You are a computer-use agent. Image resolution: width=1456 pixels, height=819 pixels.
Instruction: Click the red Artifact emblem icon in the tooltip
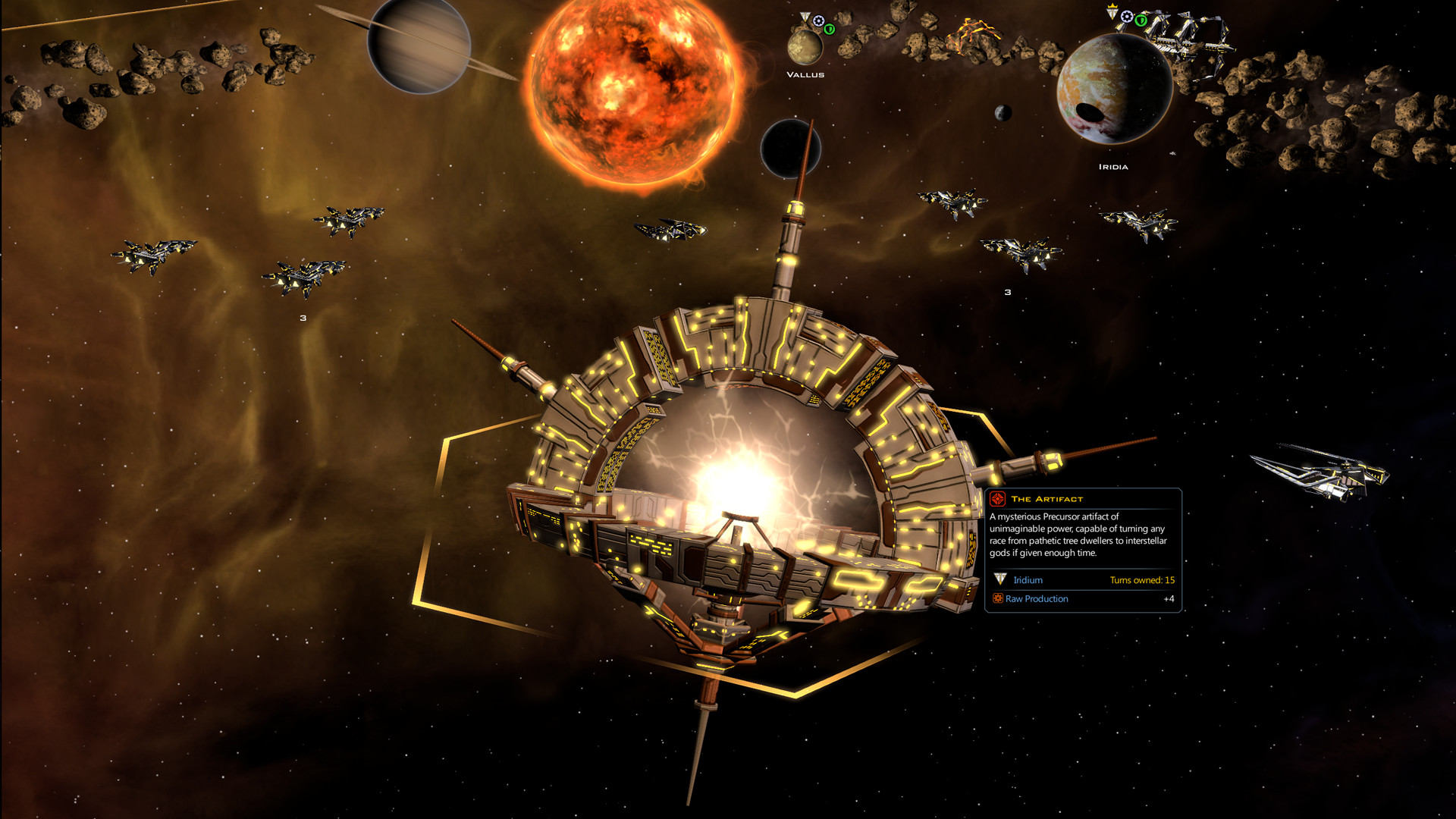tap(997, 499)
